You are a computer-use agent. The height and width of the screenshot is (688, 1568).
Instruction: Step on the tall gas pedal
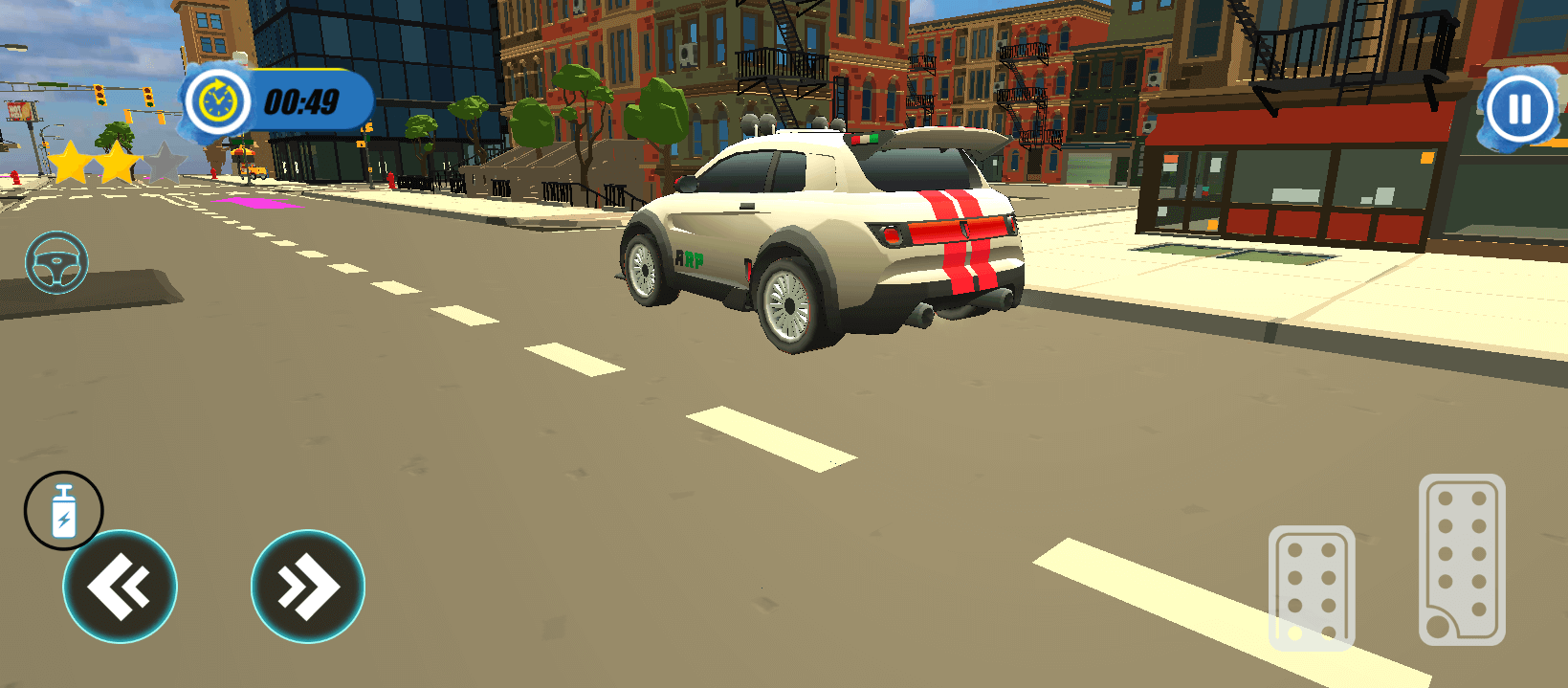click(1461, 559)
